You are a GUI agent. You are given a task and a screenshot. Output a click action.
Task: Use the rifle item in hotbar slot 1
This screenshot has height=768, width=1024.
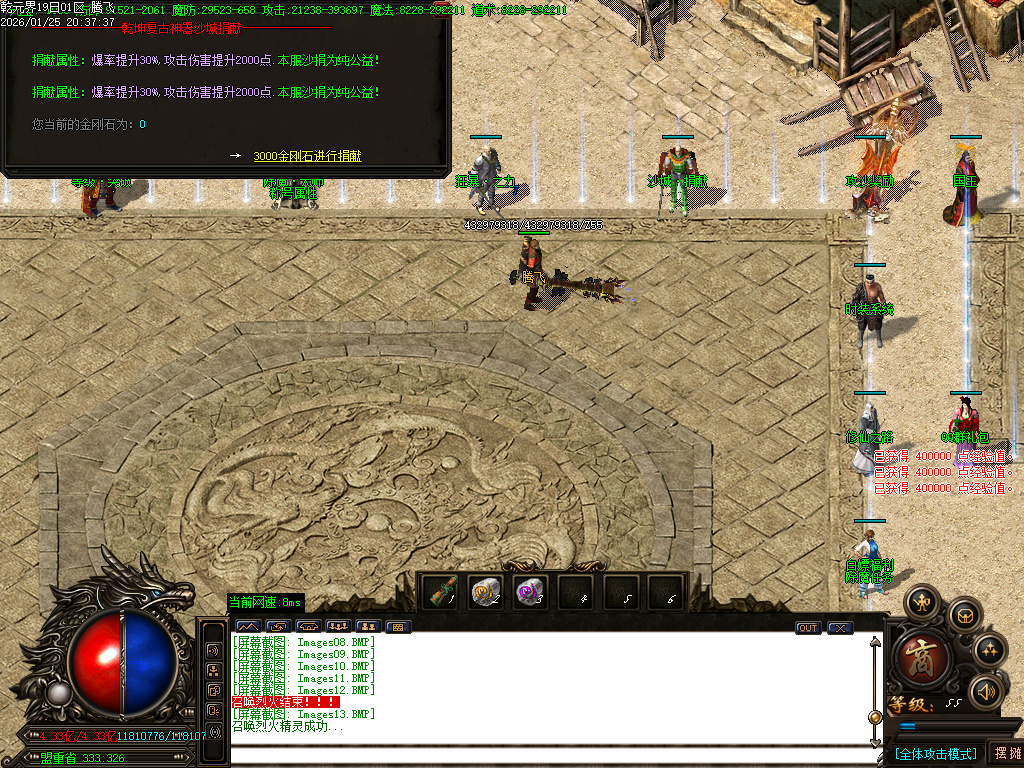point(442,592)
